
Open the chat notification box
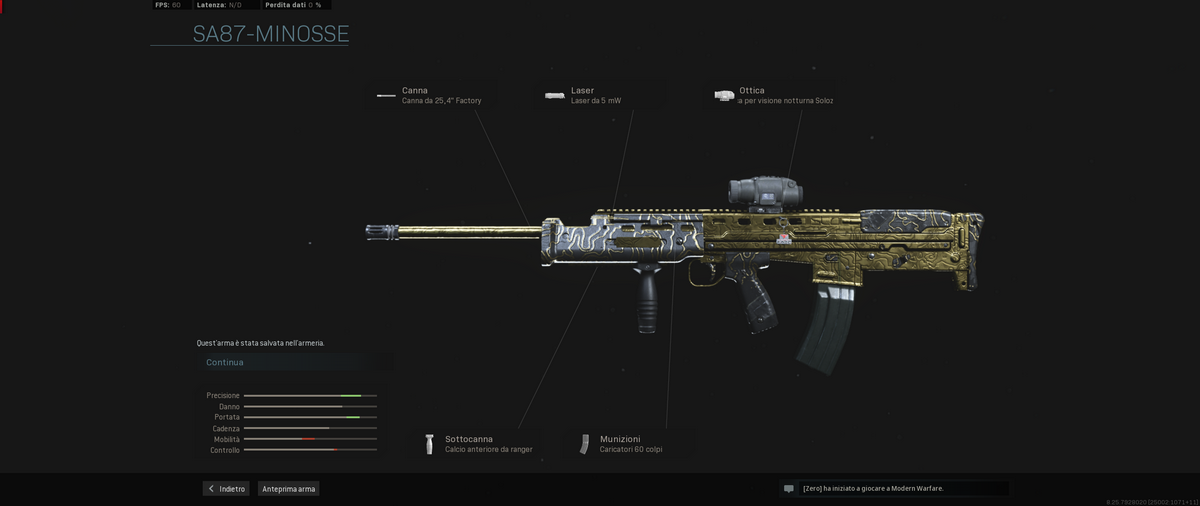click(893, 489)
